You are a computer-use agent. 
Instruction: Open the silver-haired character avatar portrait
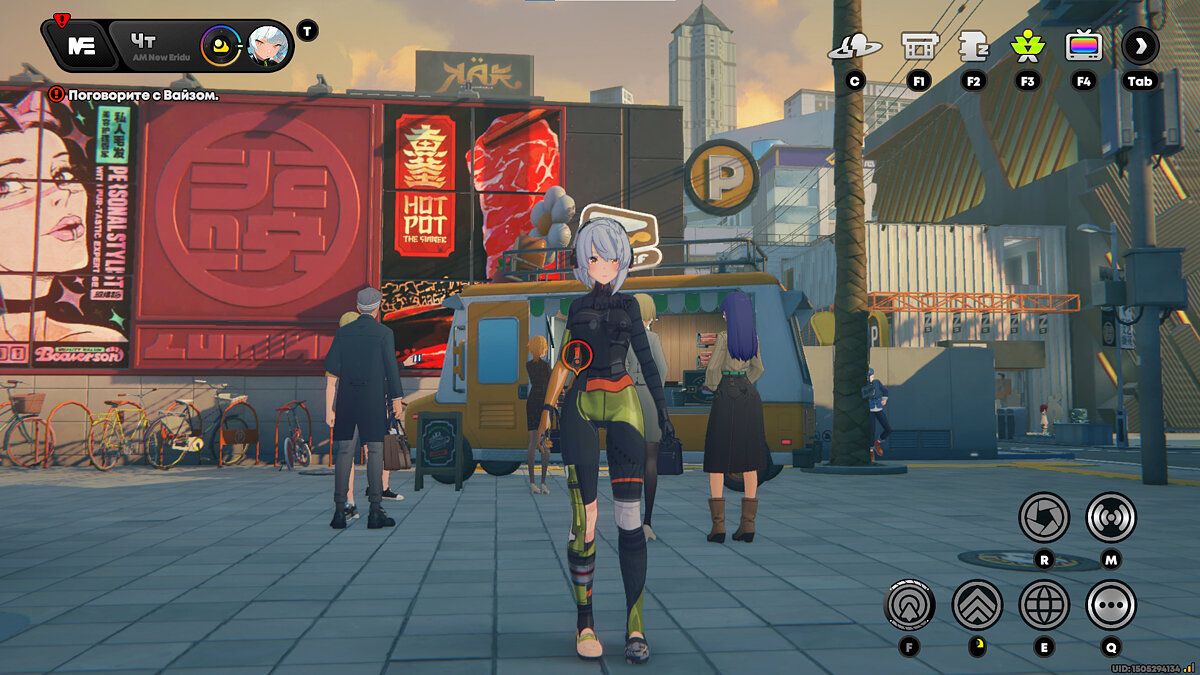tap(268, 45)
